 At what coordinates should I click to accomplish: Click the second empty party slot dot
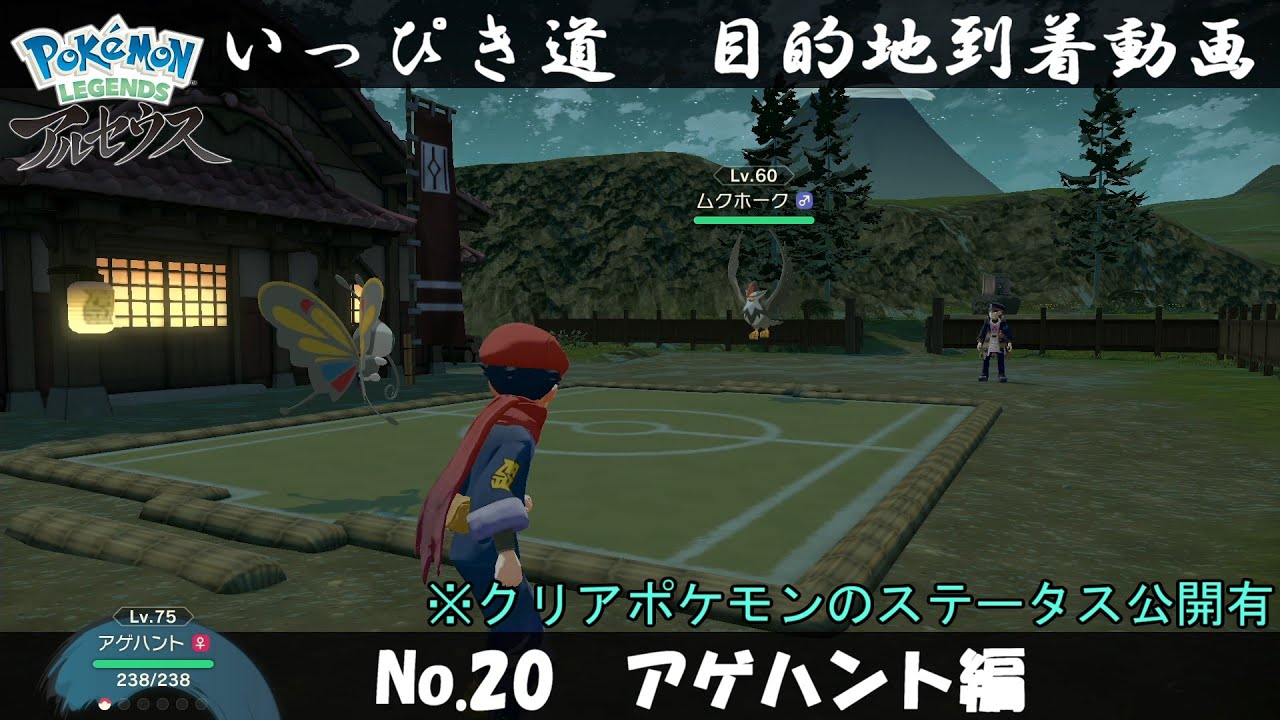[124, 704]
